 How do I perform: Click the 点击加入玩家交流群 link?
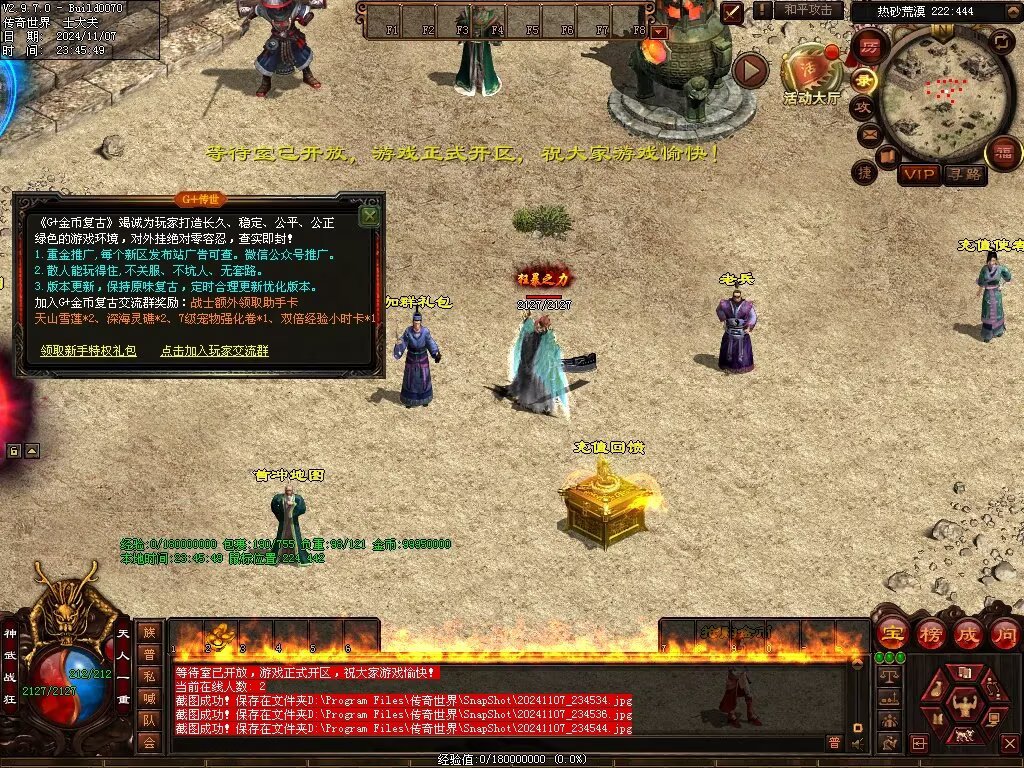[x=214, y=351]
